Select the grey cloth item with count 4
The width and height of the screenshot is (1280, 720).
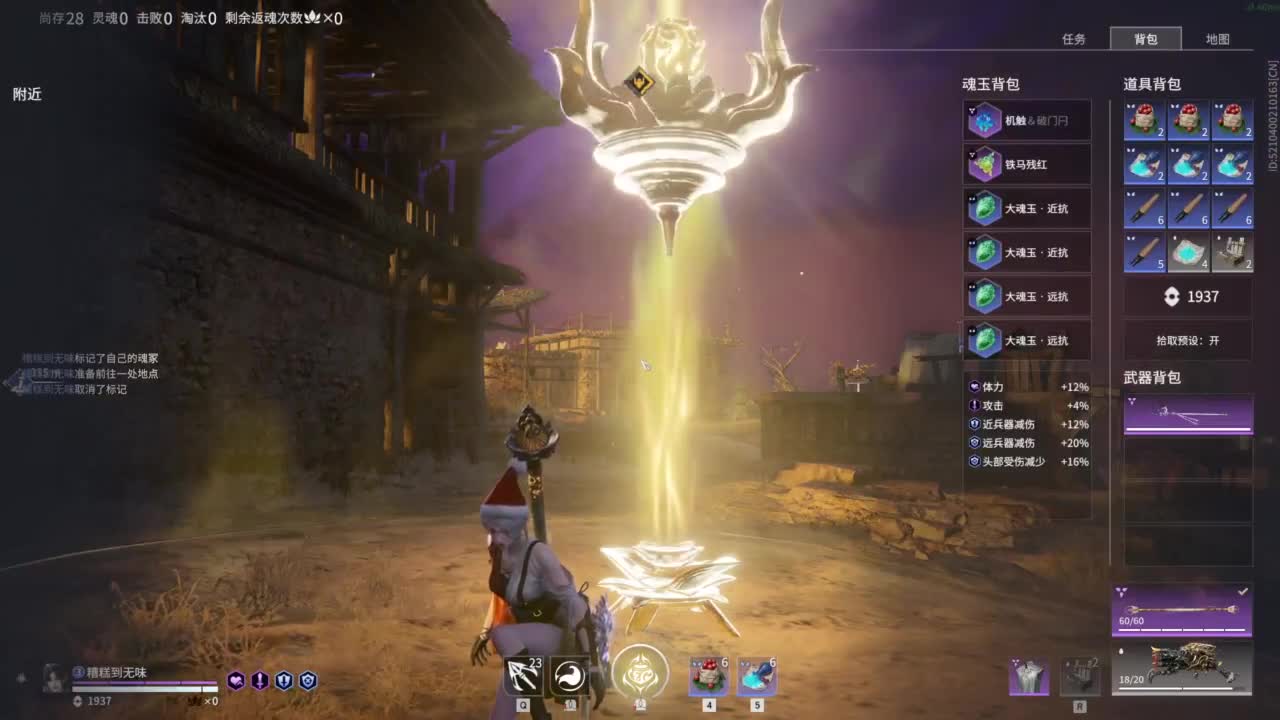(x=1188, y=252)
